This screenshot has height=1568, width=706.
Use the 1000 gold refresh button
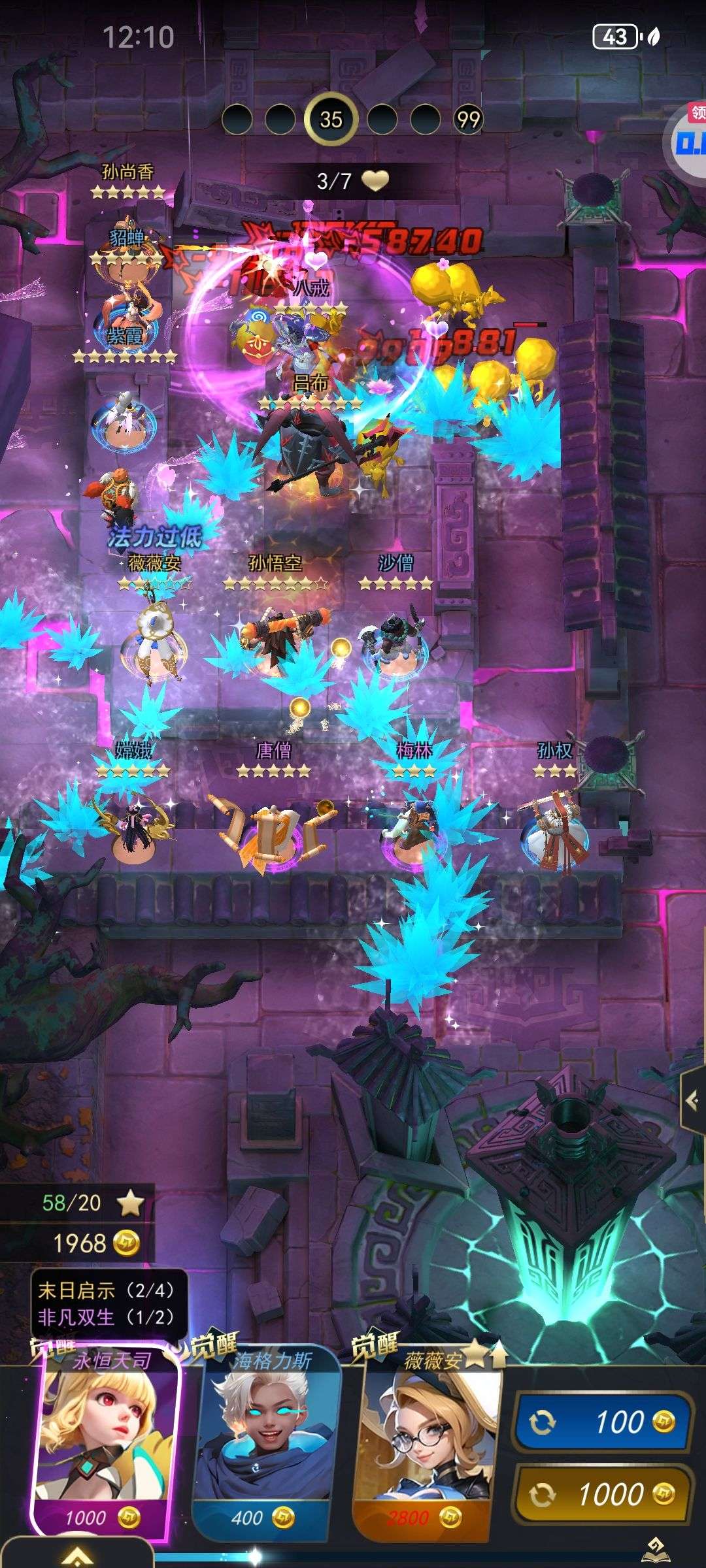click(x=603, y=1494)
